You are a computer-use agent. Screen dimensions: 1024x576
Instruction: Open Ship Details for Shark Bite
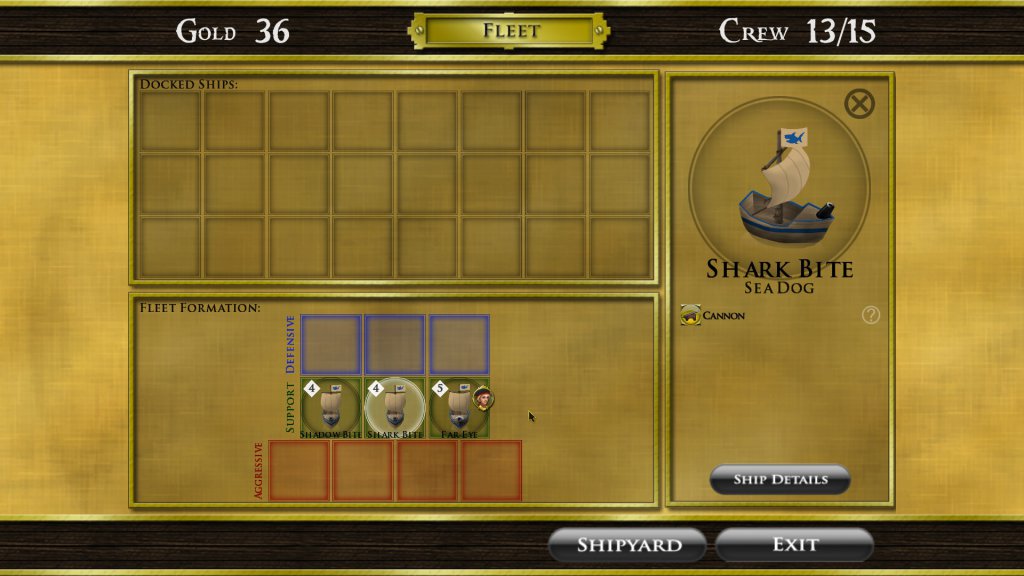pos(780,479)
